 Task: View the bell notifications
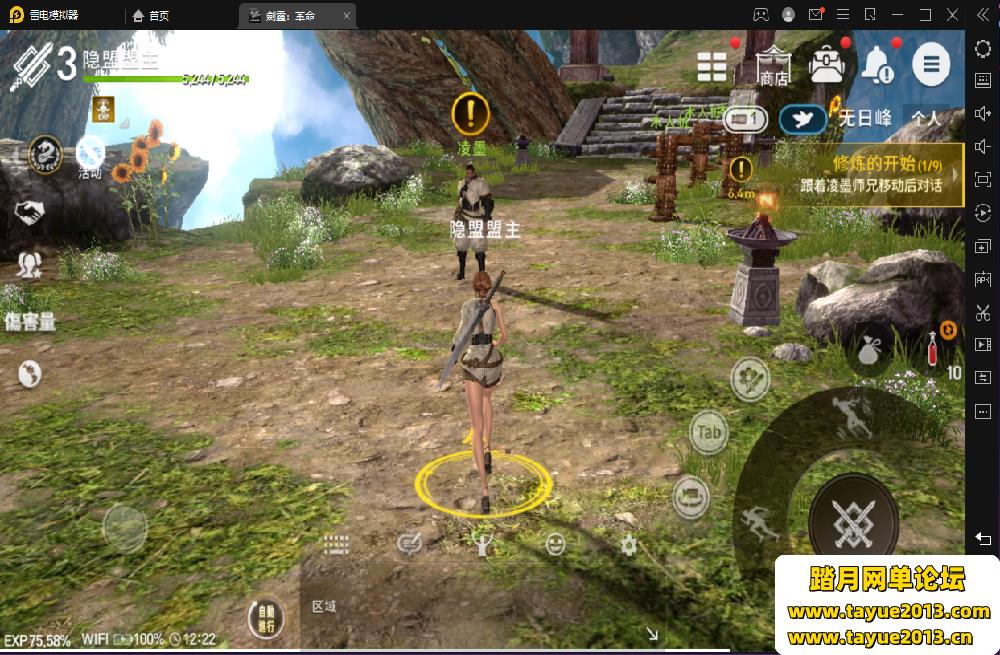(x=877, y=66)
